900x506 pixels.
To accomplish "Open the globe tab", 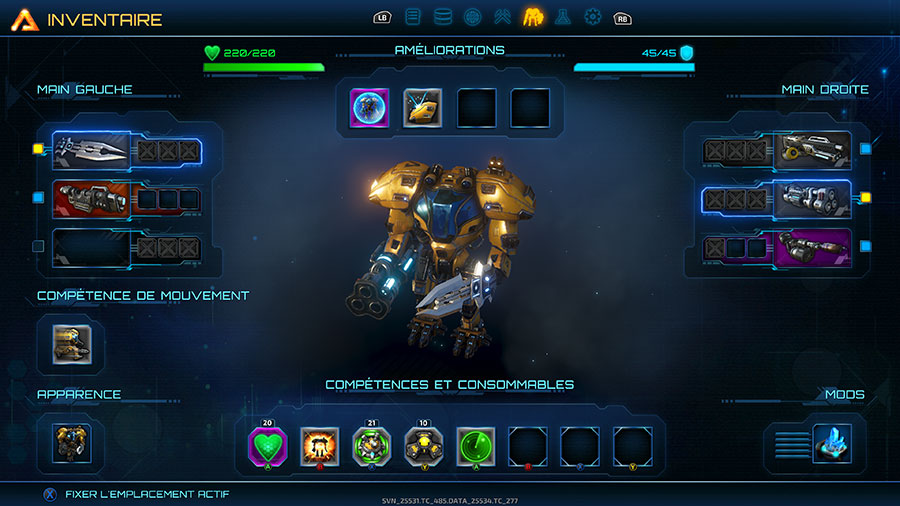I will [x=473, y=17].
